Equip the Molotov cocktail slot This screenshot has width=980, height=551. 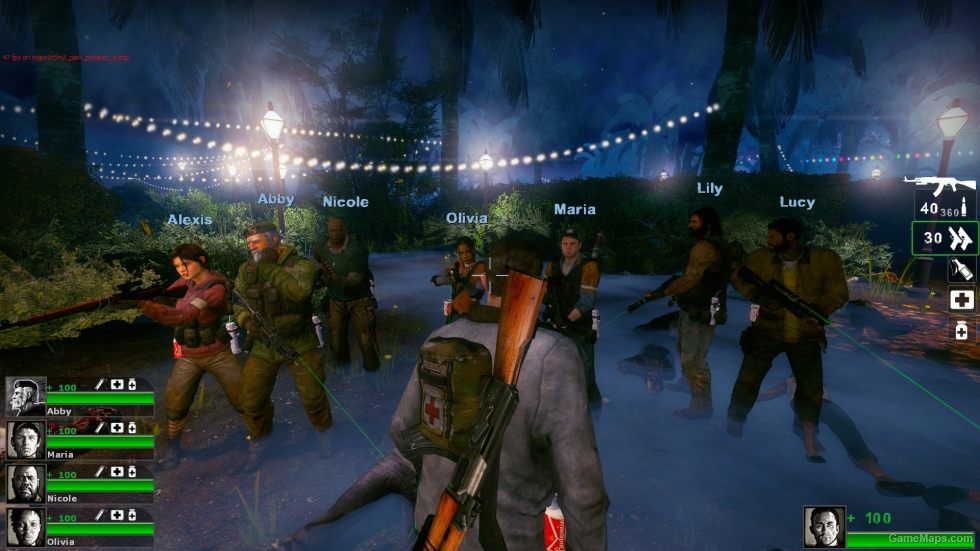pyautogui.click(x=962, y=269)
